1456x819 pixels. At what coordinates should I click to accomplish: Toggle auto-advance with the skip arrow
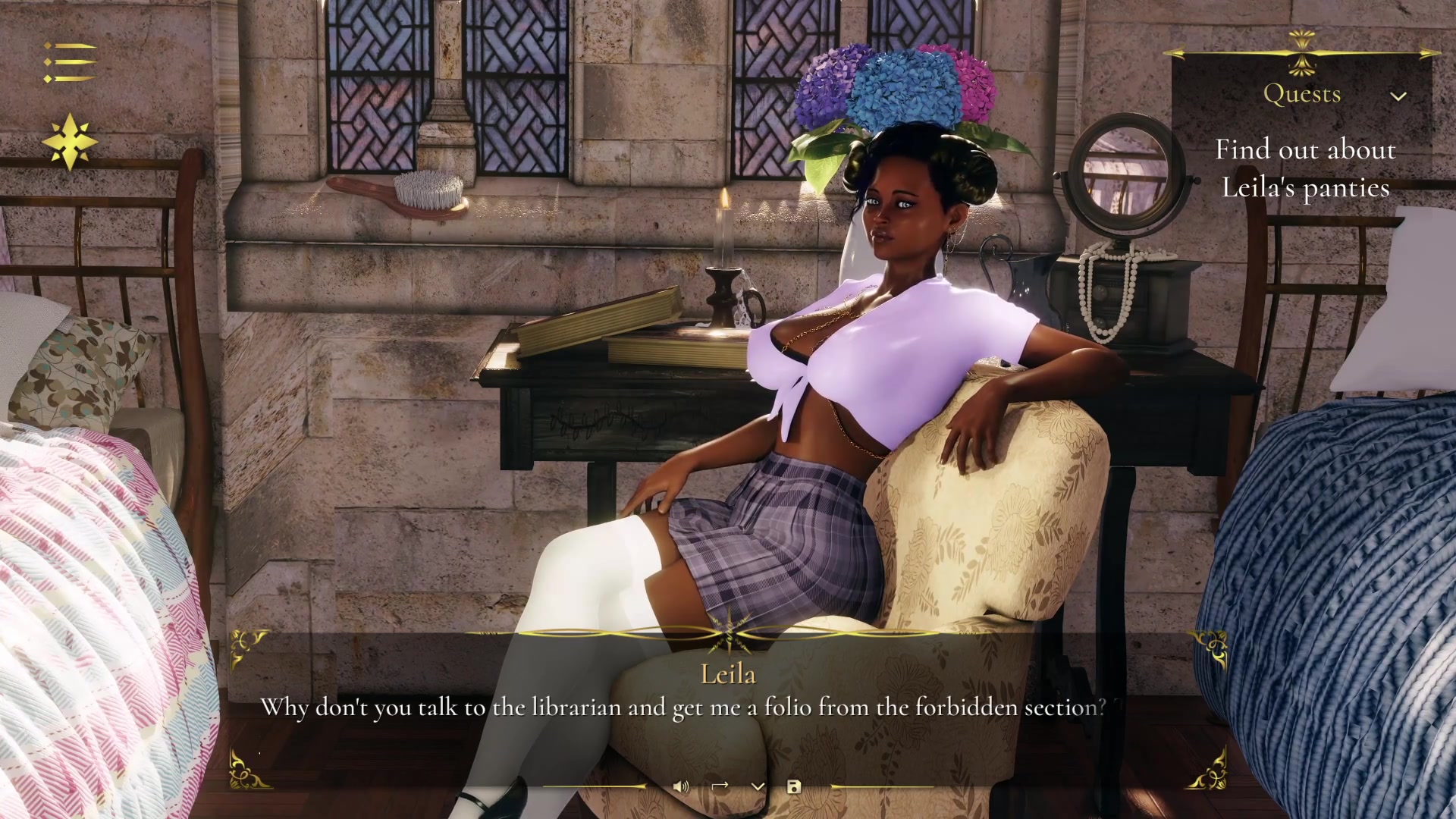720,787
